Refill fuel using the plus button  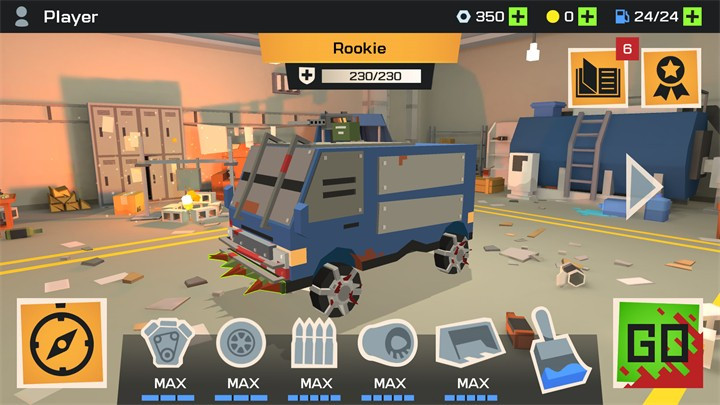coord(689,16)
